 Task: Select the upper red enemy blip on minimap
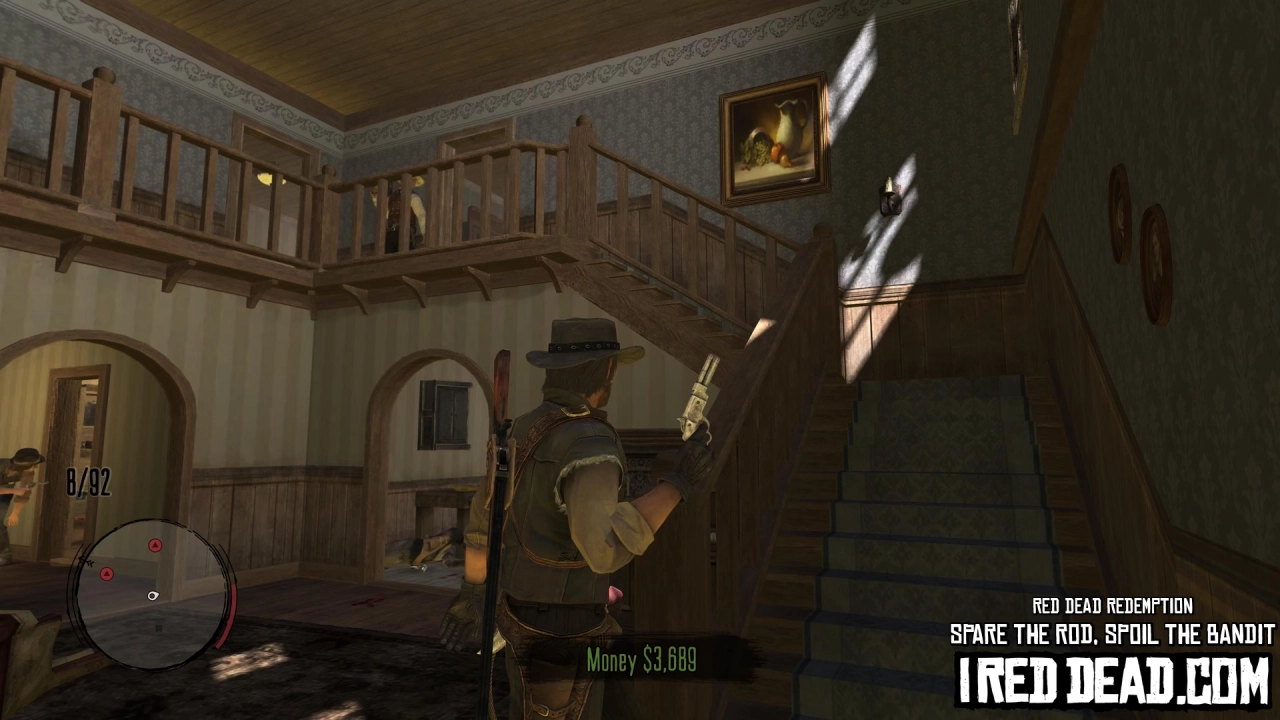coord(156,544)
